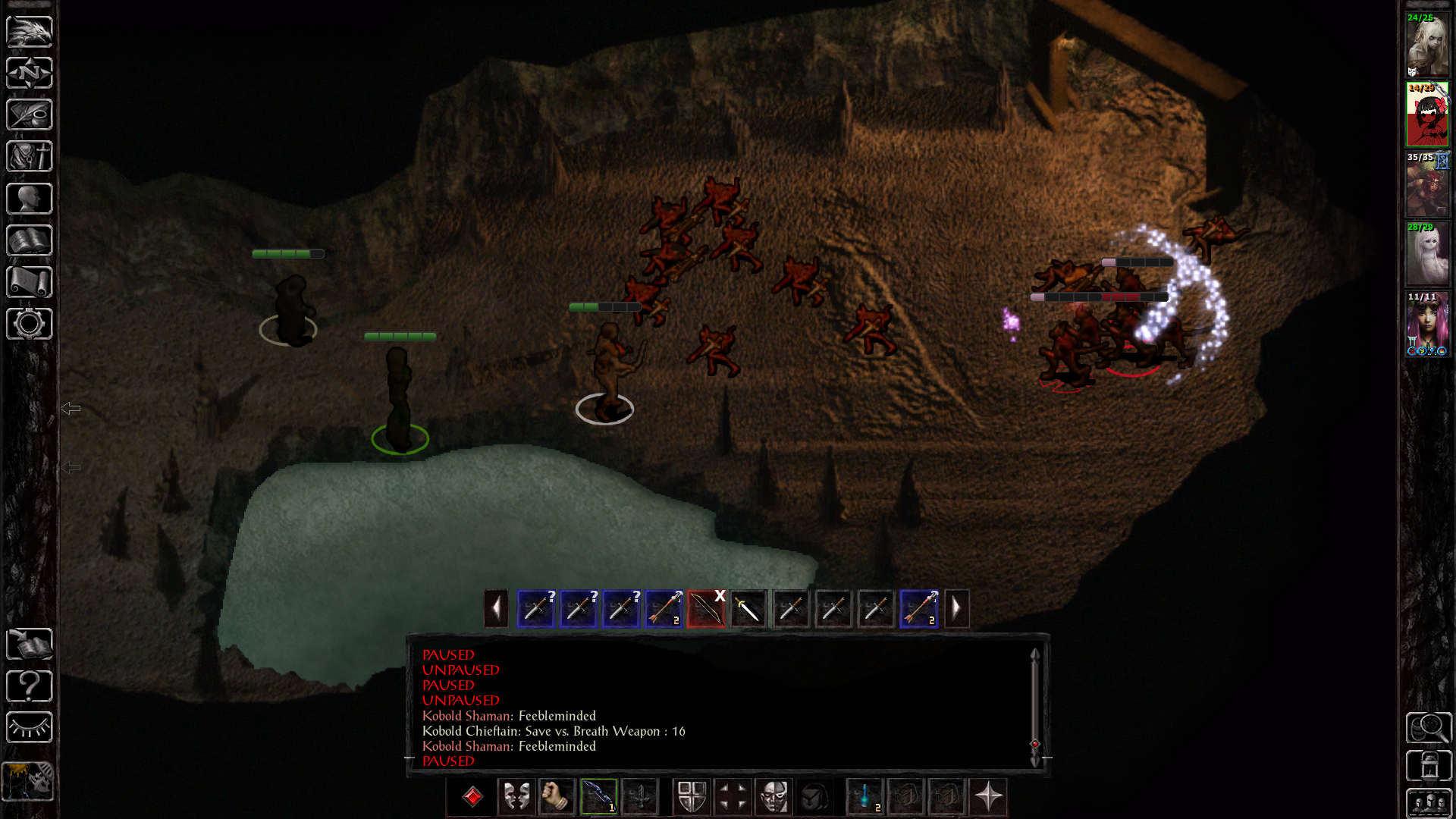Start dialogue using the two masks icon
This screenshot has height=819, width=1456.
[516, 797]
